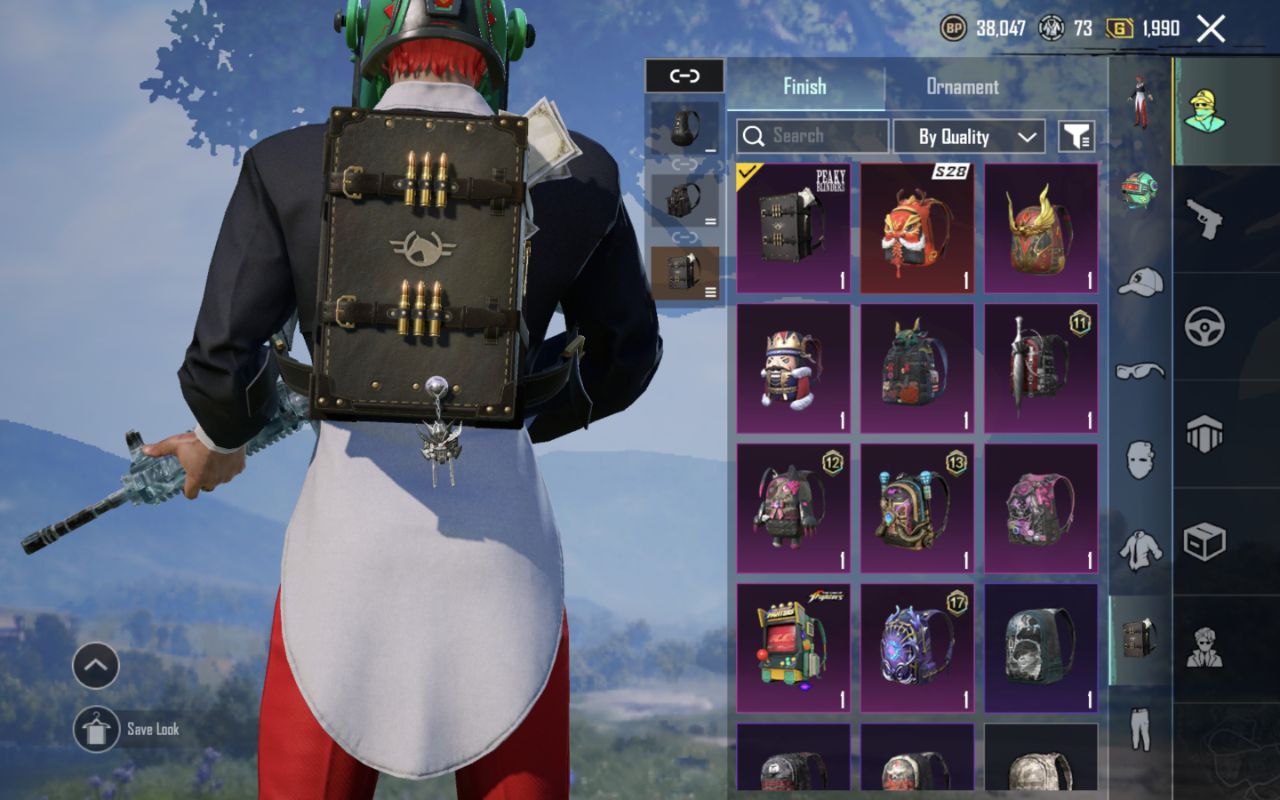Open the pants clothing category
The height and width of the screenshot is (800, 1280).
[1140, 728]
